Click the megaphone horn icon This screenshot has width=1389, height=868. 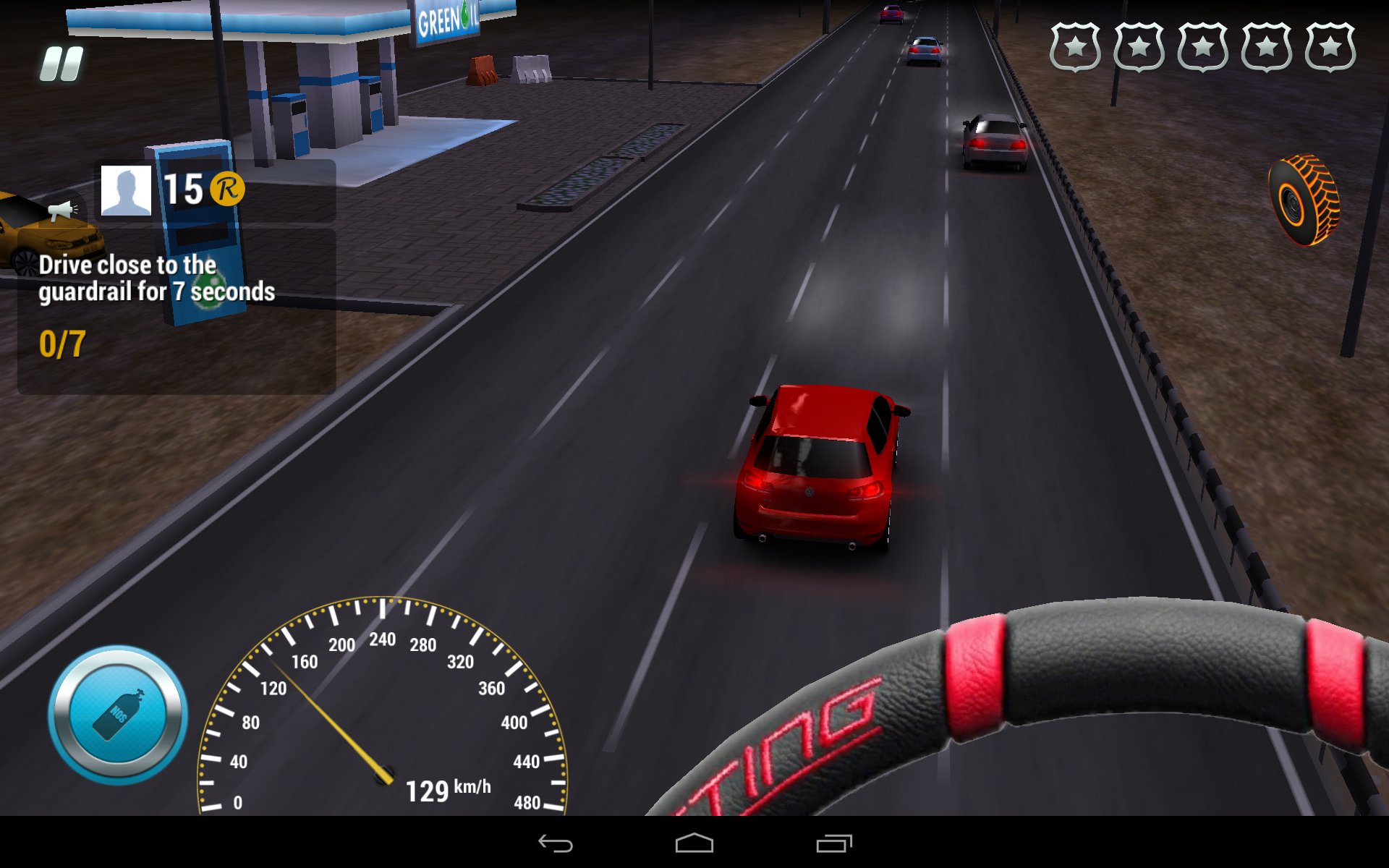(x=63, y=210)
